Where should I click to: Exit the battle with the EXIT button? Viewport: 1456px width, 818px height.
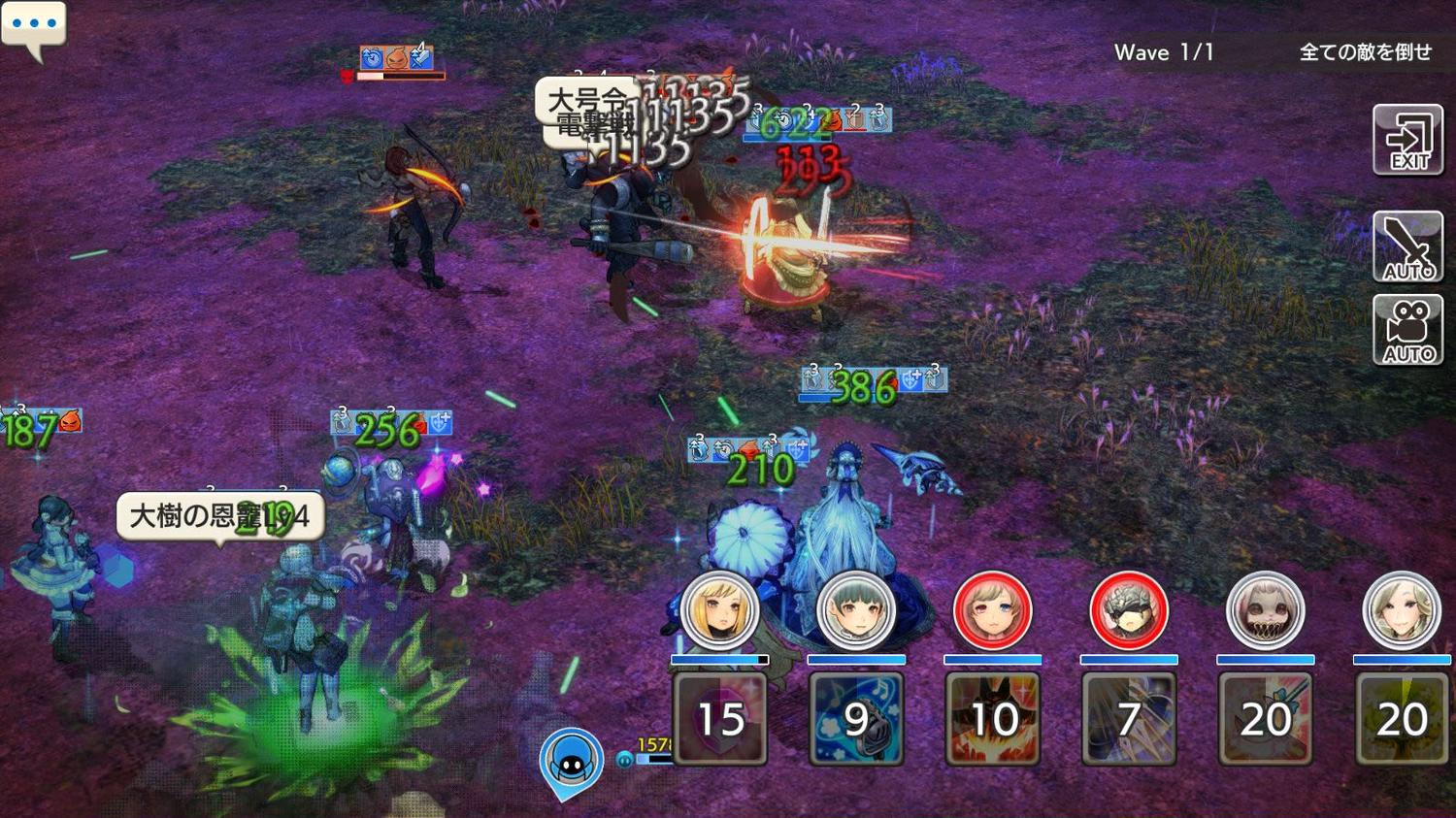click(x=1407, y=141)
